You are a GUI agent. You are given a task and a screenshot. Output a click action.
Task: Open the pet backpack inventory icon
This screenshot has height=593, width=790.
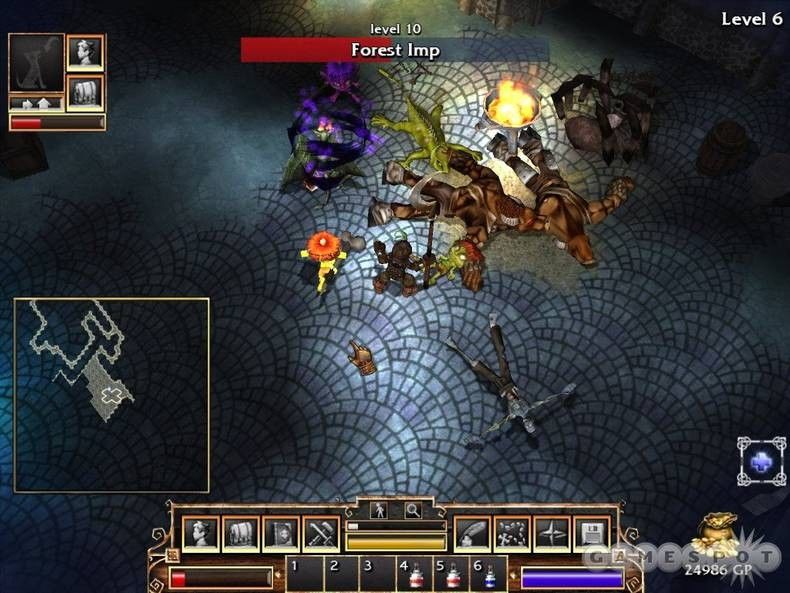point(85,92)
